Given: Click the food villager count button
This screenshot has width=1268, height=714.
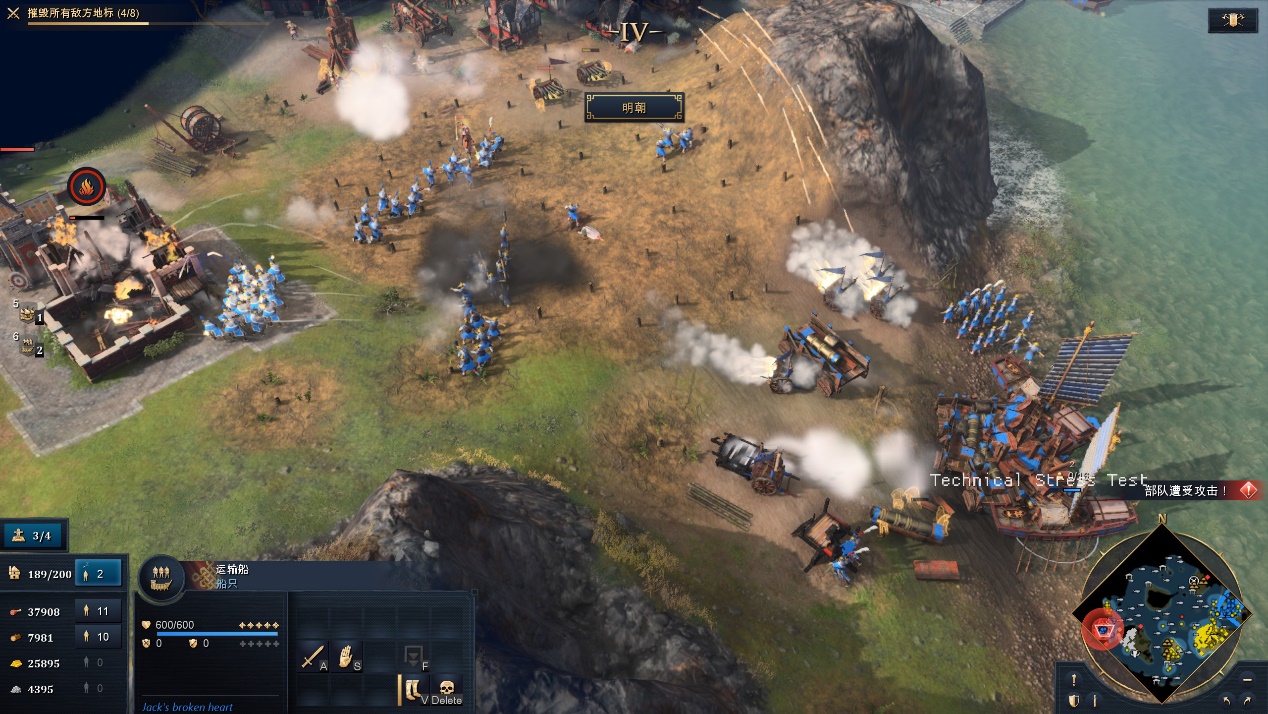Looking at the screenshot, I should click(102, 611).
